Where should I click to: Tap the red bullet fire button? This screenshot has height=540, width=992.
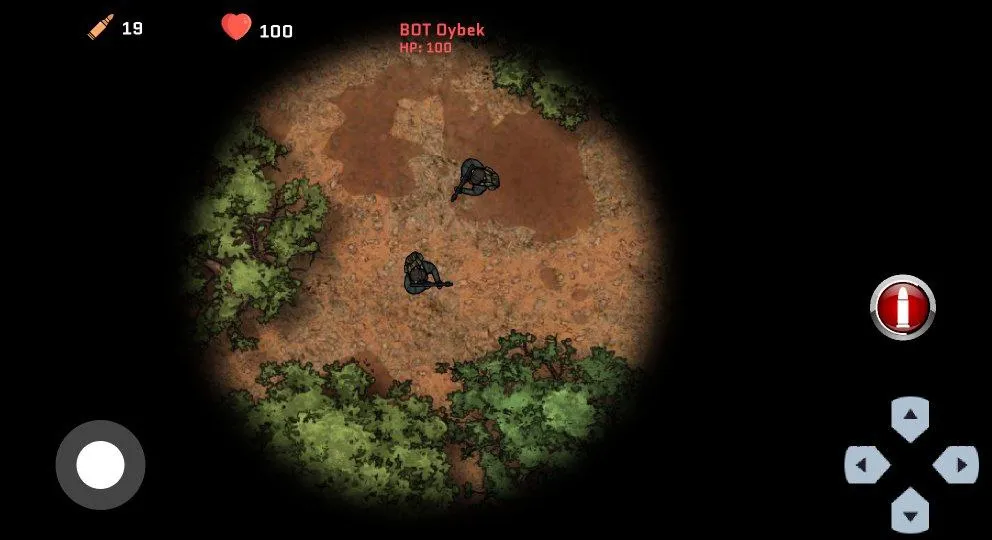point(902,307)
